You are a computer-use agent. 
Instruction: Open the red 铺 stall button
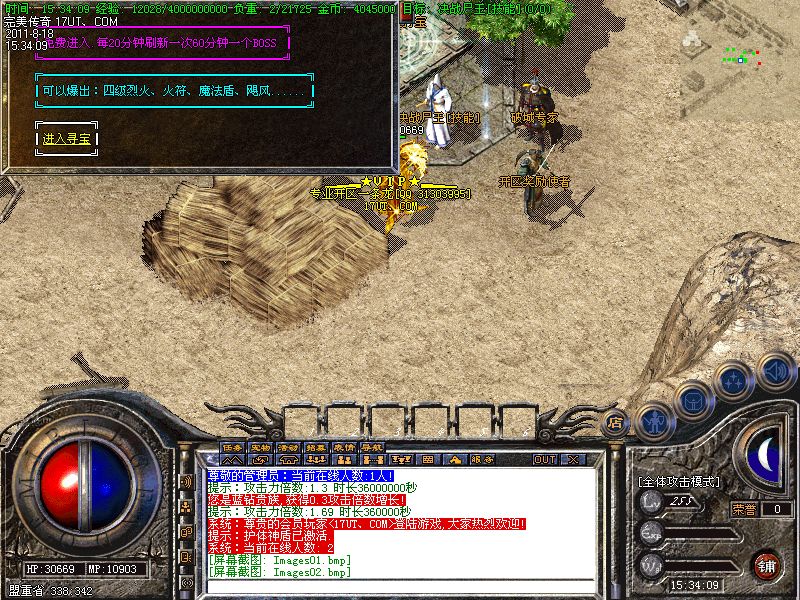click(x=767, y=564)
